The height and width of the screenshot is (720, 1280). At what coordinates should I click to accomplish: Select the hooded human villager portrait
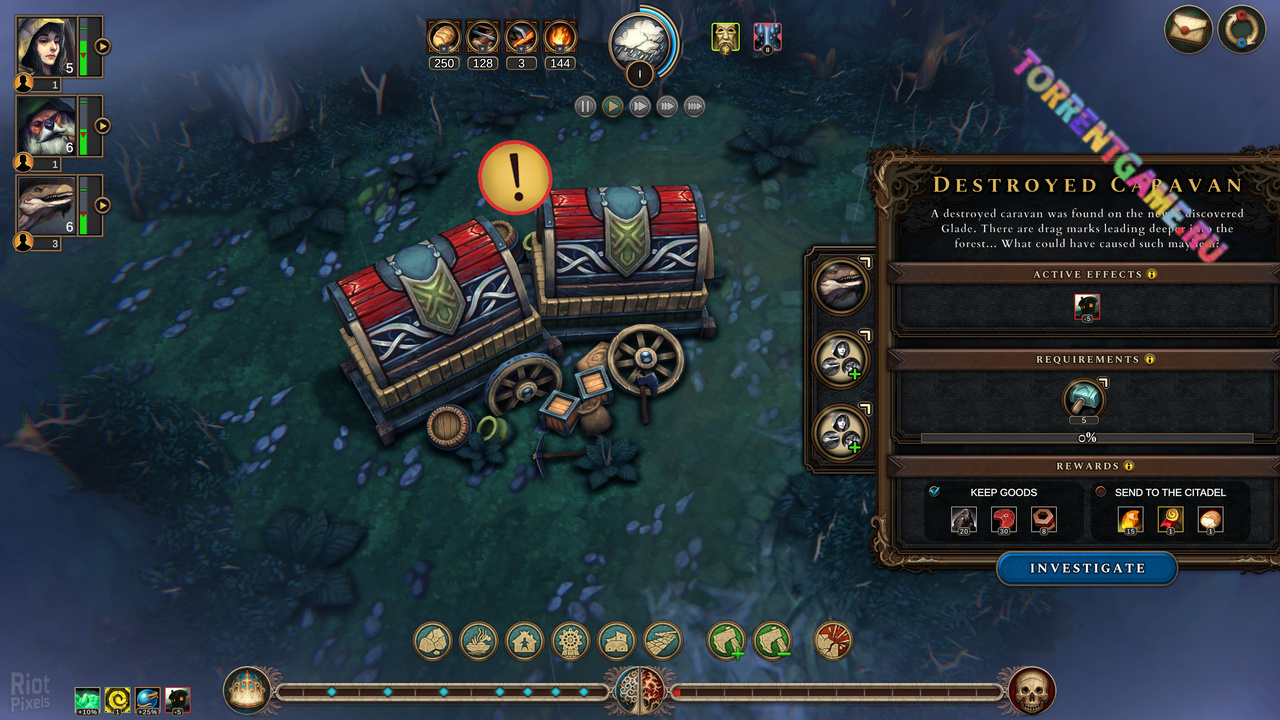coord(45,47)
